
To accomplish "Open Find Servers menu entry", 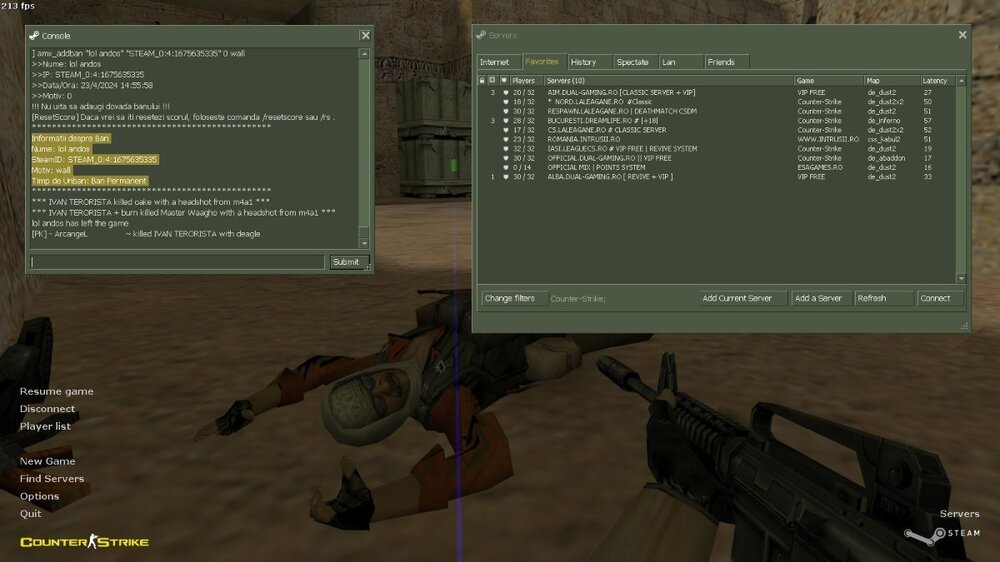I will [x=52, y=479].
